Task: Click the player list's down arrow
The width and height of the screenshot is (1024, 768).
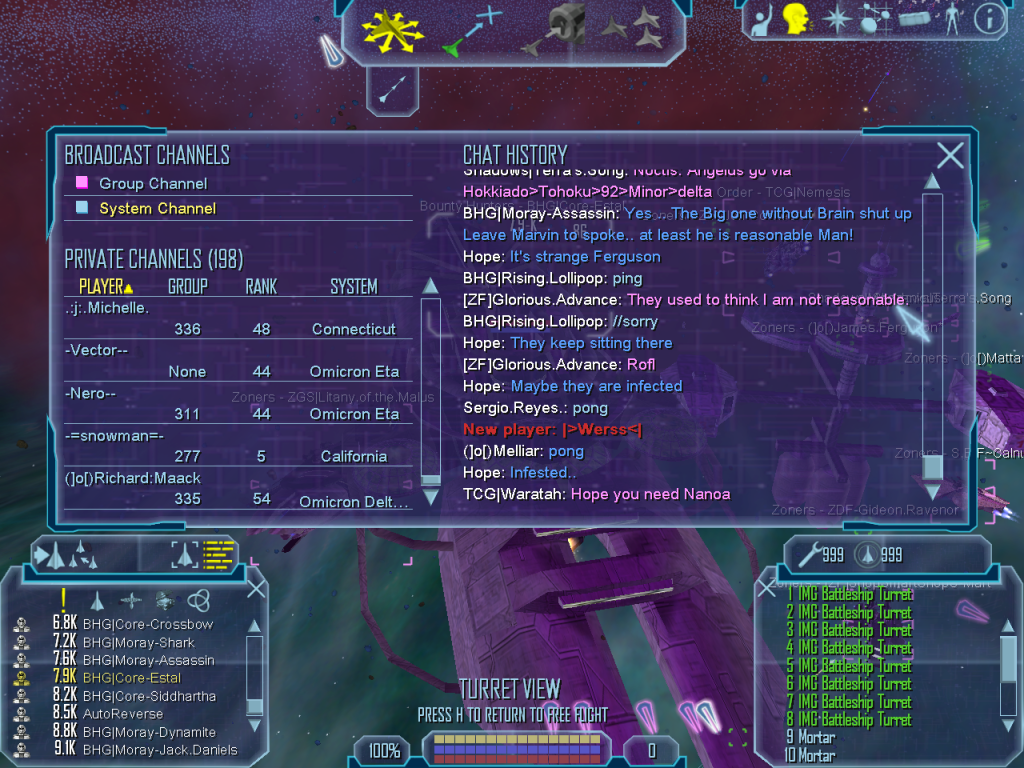Action: [x=431, y=496]
